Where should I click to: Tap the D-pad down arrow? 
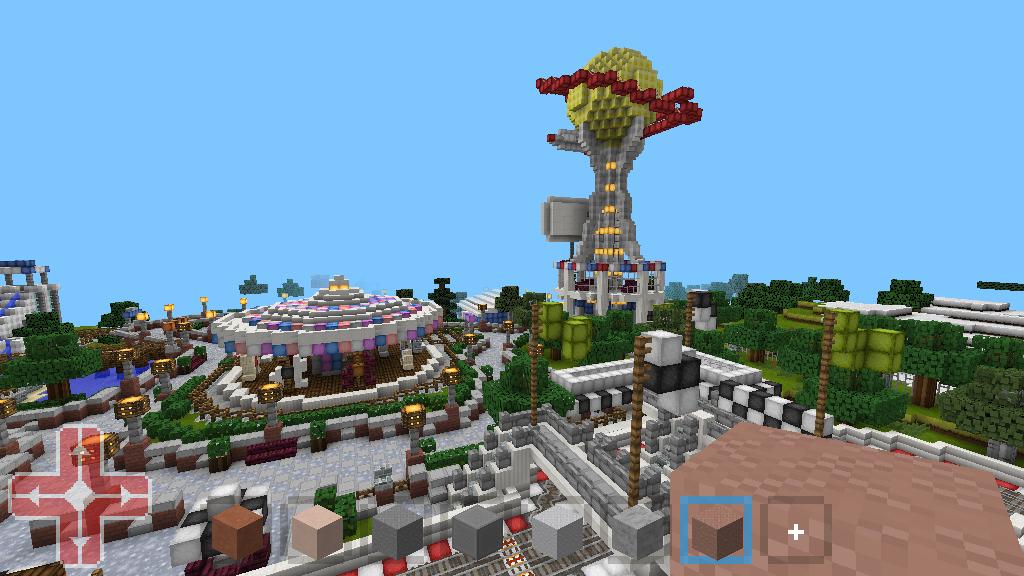click(79, 541)
